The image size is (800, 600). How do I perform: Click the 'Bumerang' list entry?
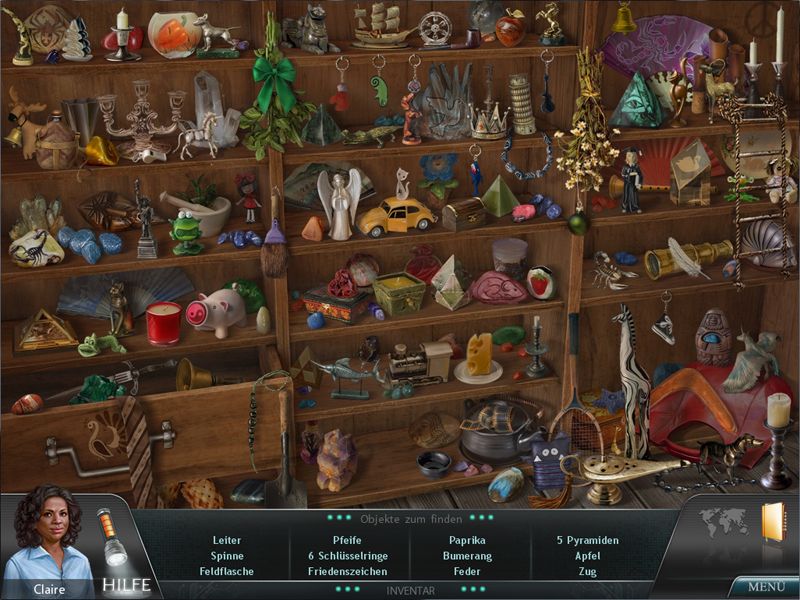[x=467, y=556]
